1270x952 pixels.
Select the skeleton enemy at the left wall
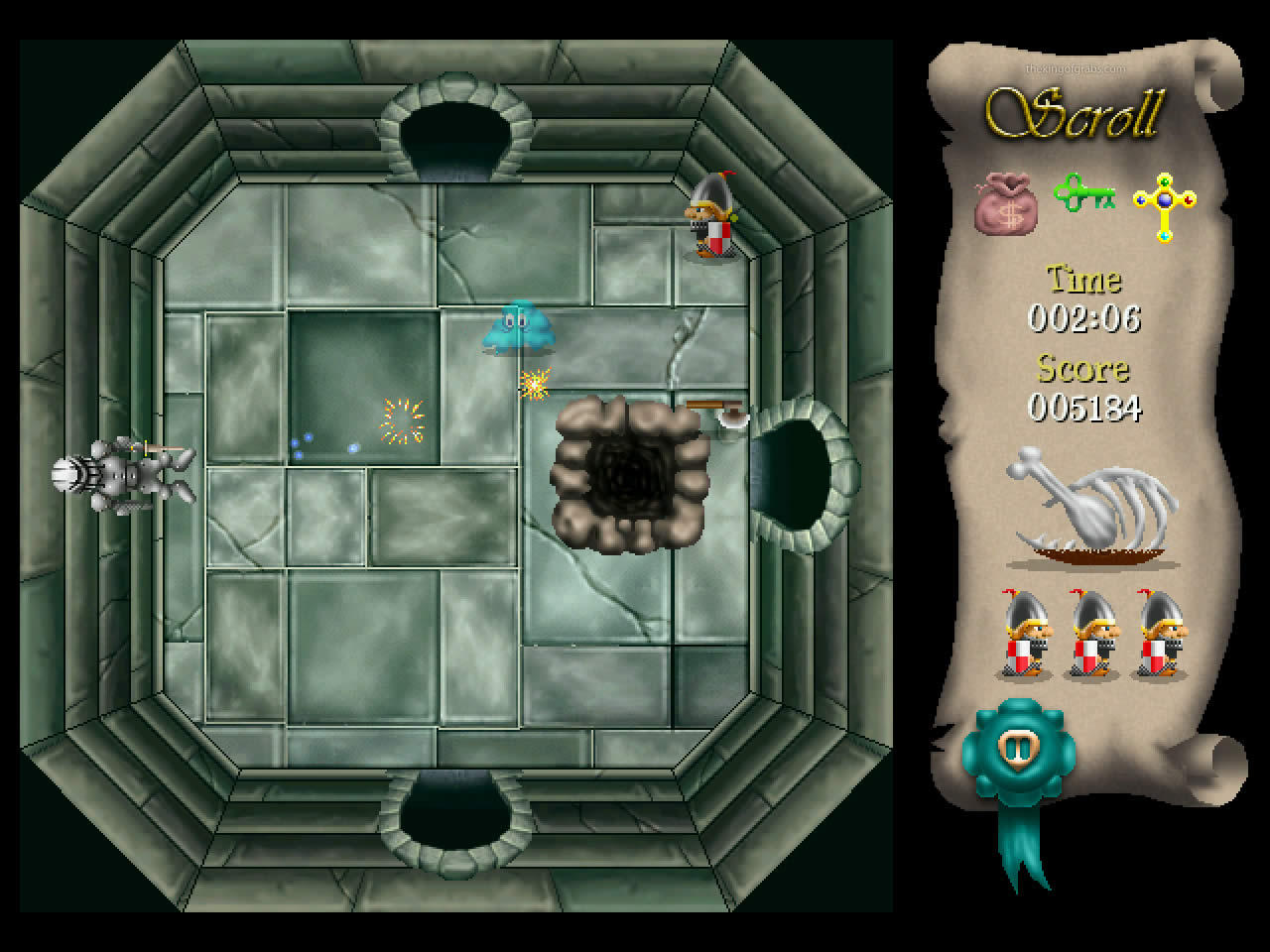click(119, 476)
